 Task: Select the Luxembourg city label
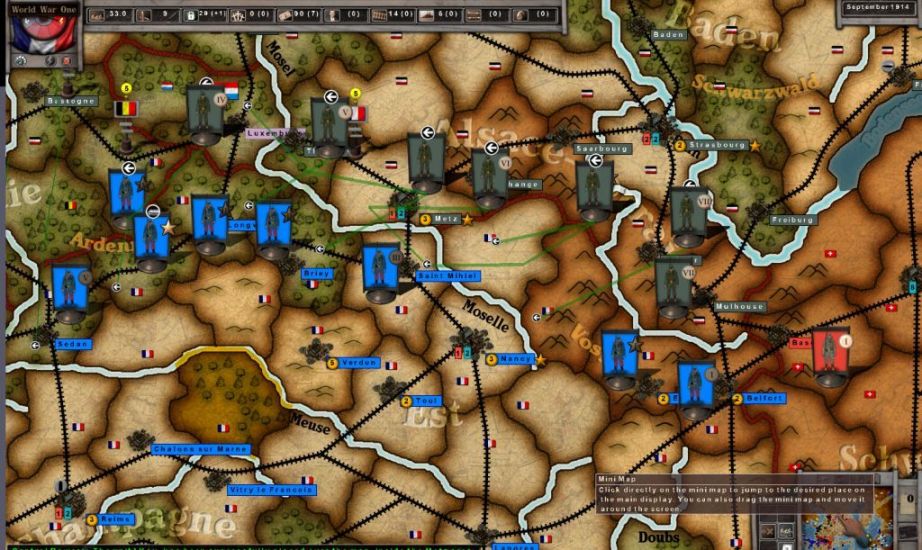click(274, 132)
